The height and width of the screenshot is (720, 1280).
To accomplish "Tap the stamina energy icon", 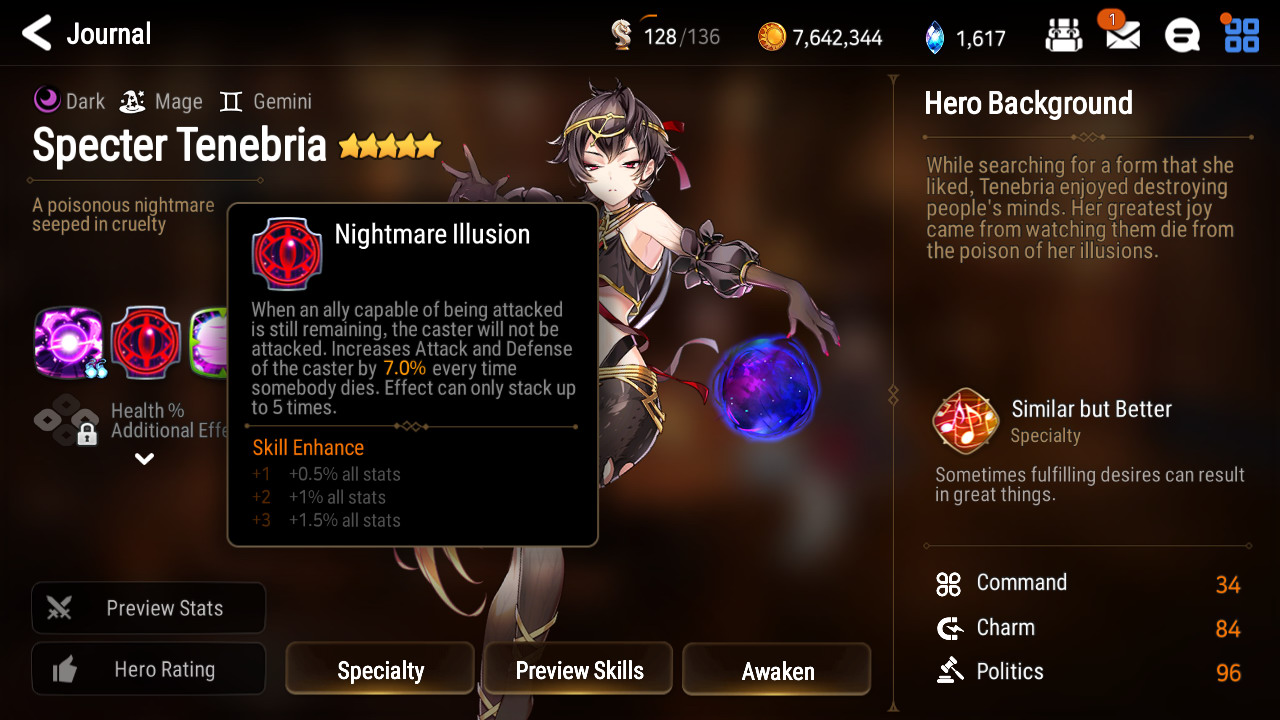I will (622, 36).
